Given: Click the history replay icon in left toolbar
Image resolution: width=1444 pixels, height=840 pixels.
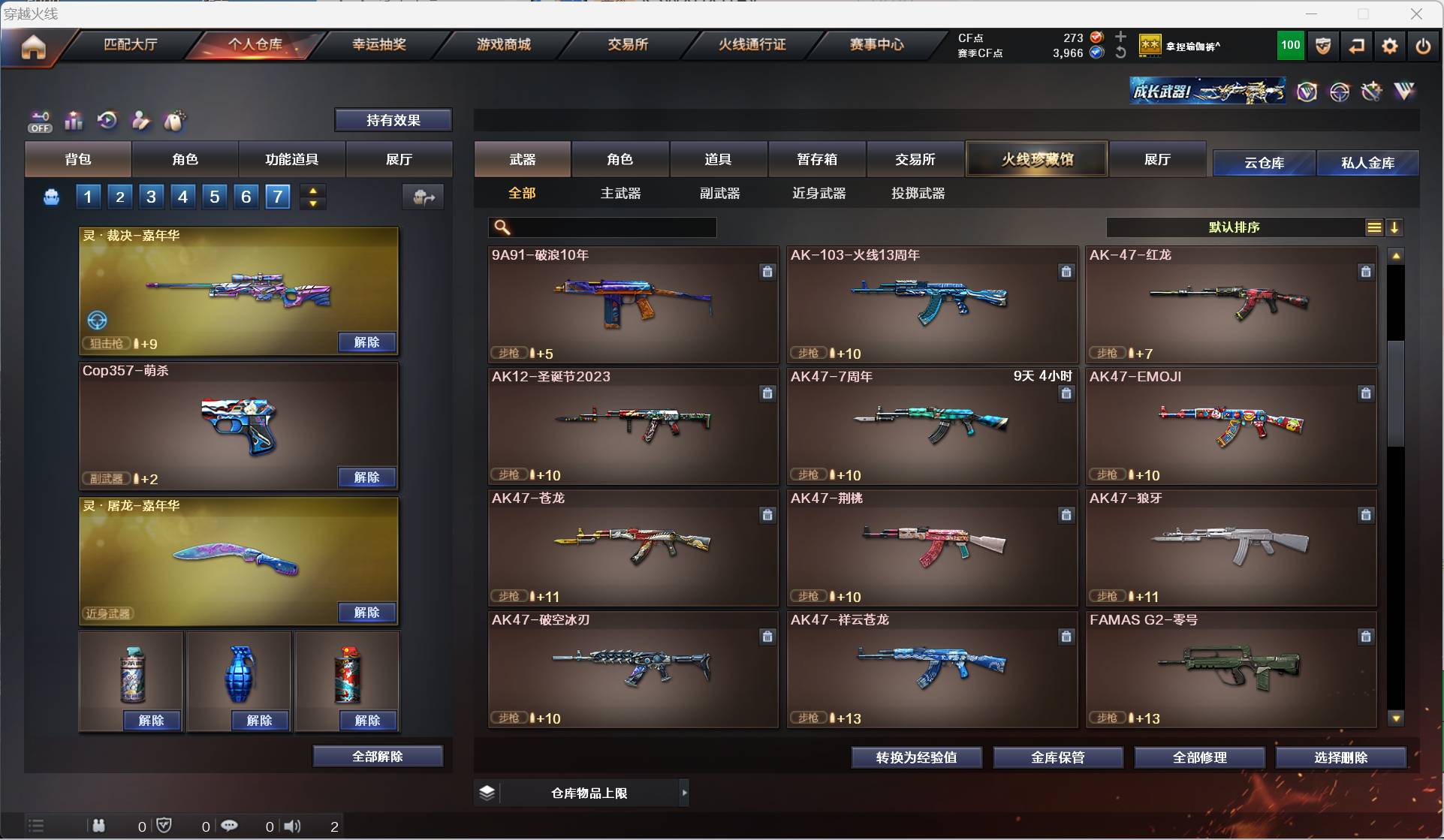Looking at the screenshot, I should (107, 120).
